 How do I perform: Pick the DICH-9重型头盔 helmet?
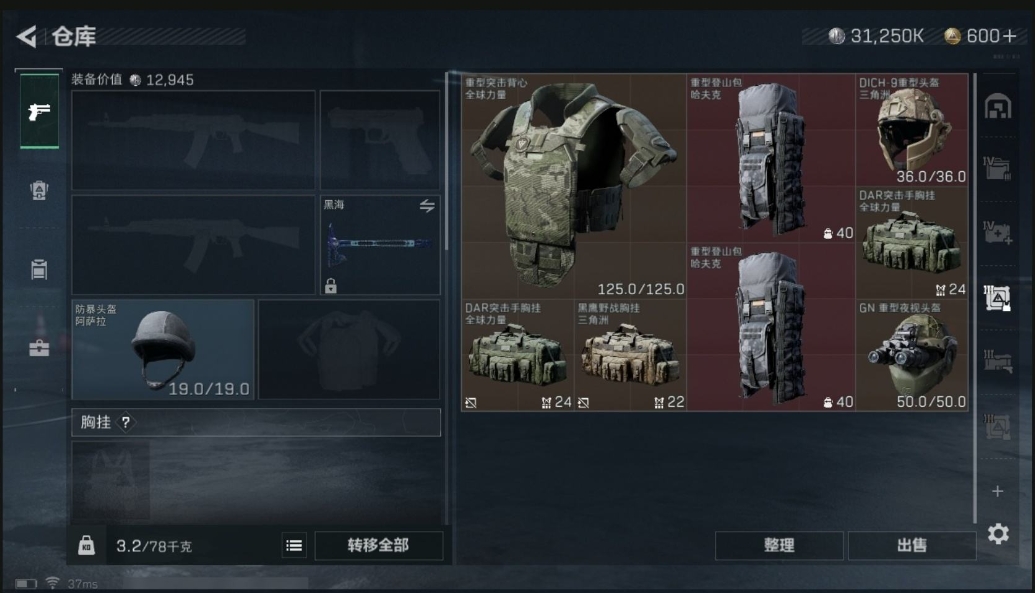click(x=912, y=130)
